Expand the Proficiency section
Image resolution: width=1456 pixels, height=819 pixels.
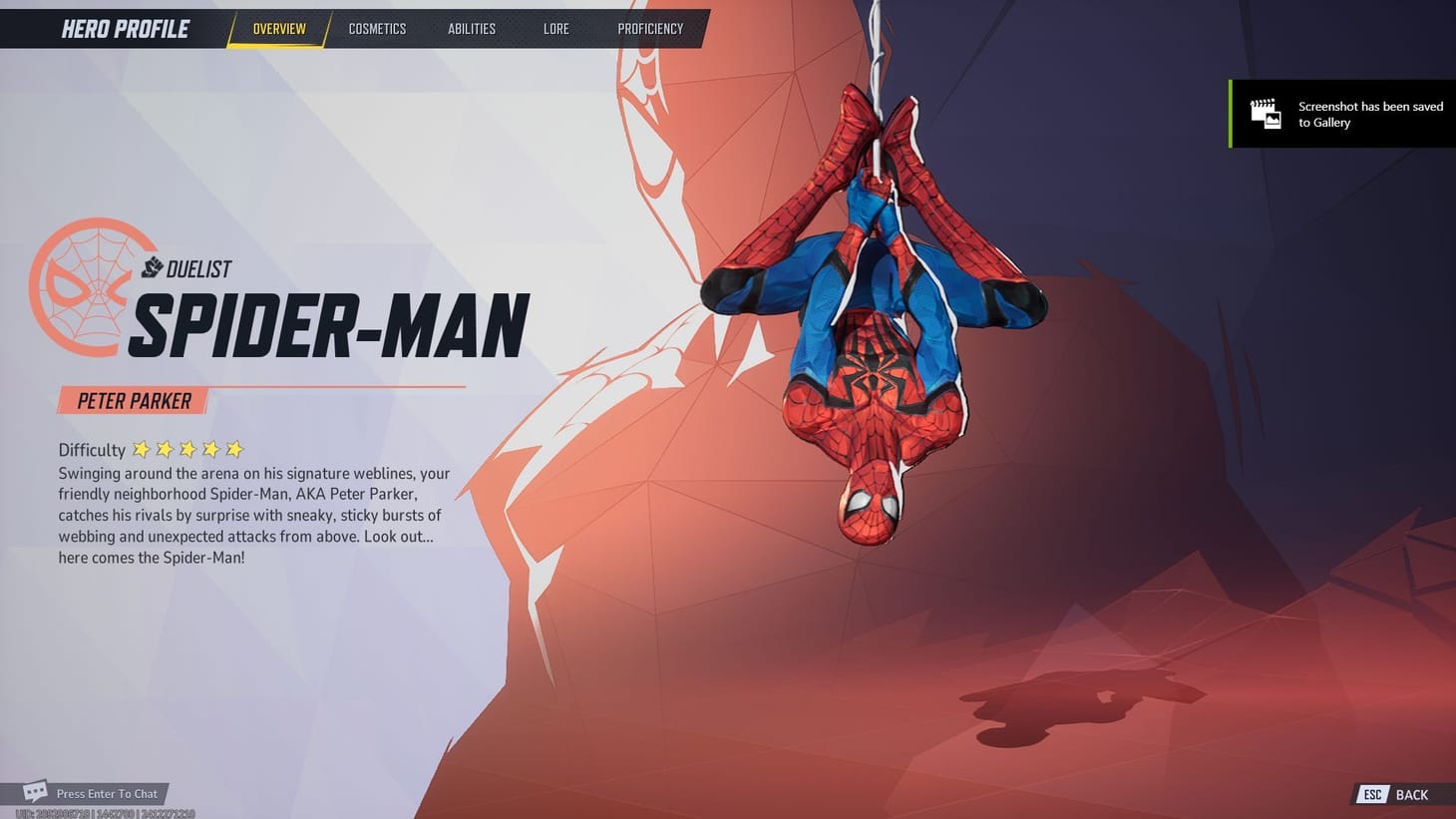(650, 28)
